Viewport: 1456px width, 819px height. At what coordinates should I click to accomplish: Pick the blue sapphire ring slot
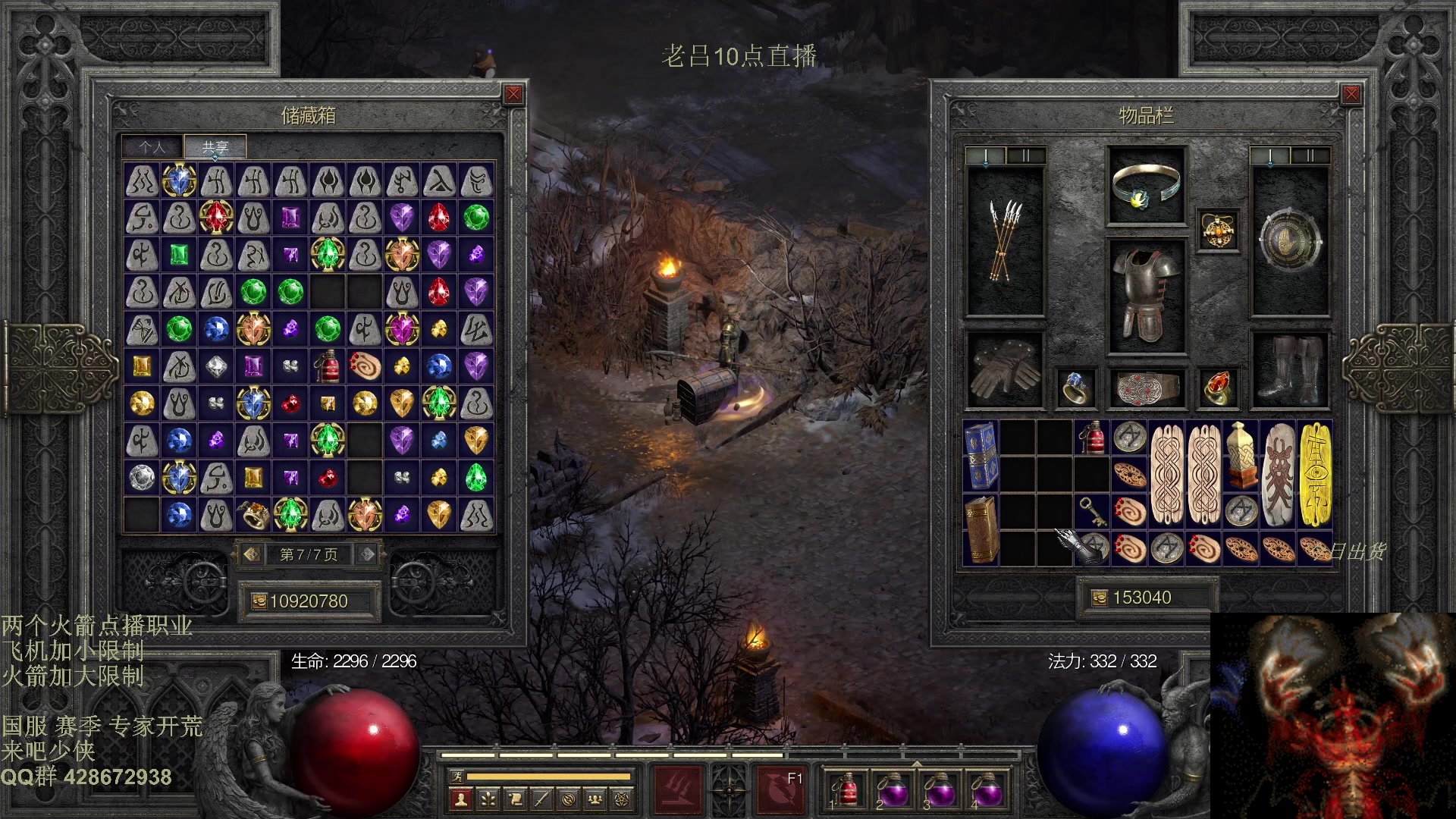1076,388
